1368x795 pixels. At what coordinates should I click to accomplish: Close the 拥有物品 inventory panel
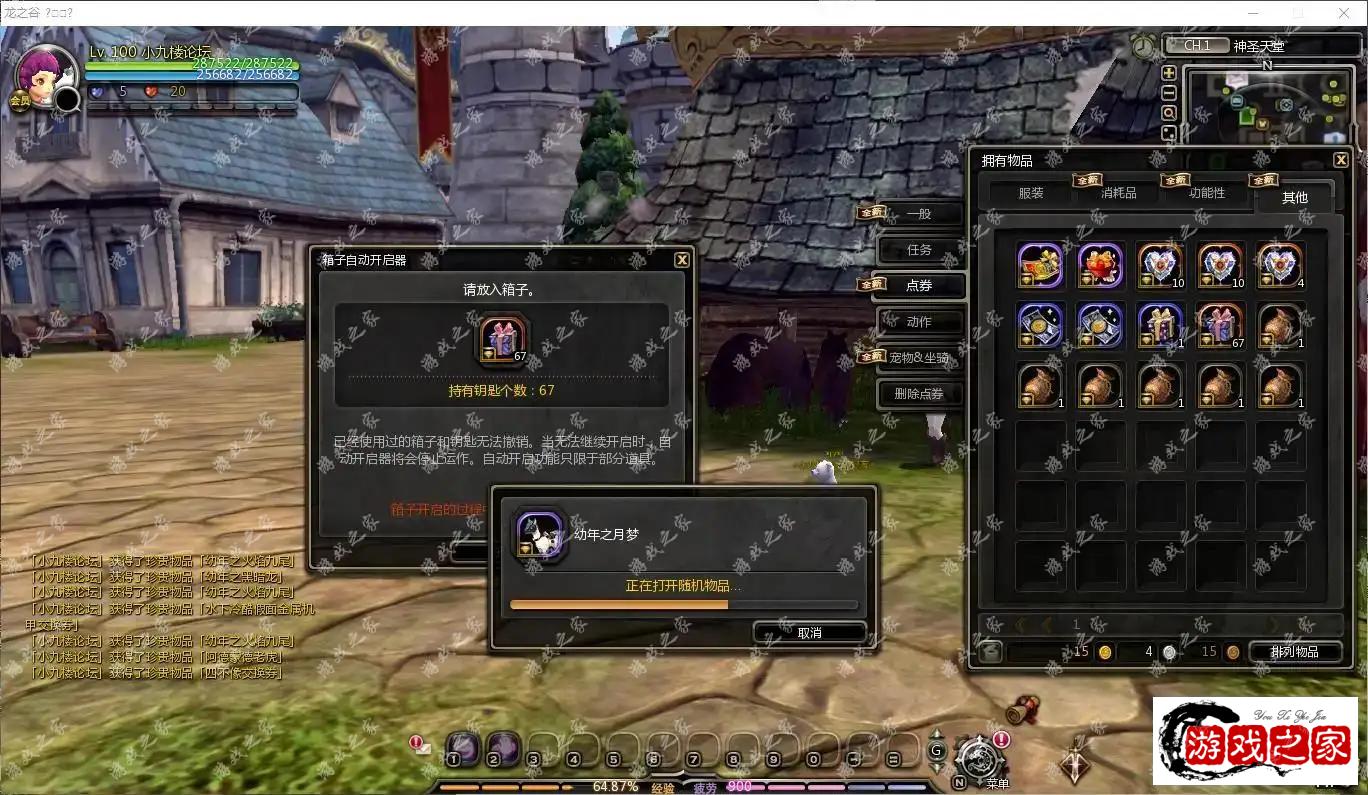point(1341,160)
